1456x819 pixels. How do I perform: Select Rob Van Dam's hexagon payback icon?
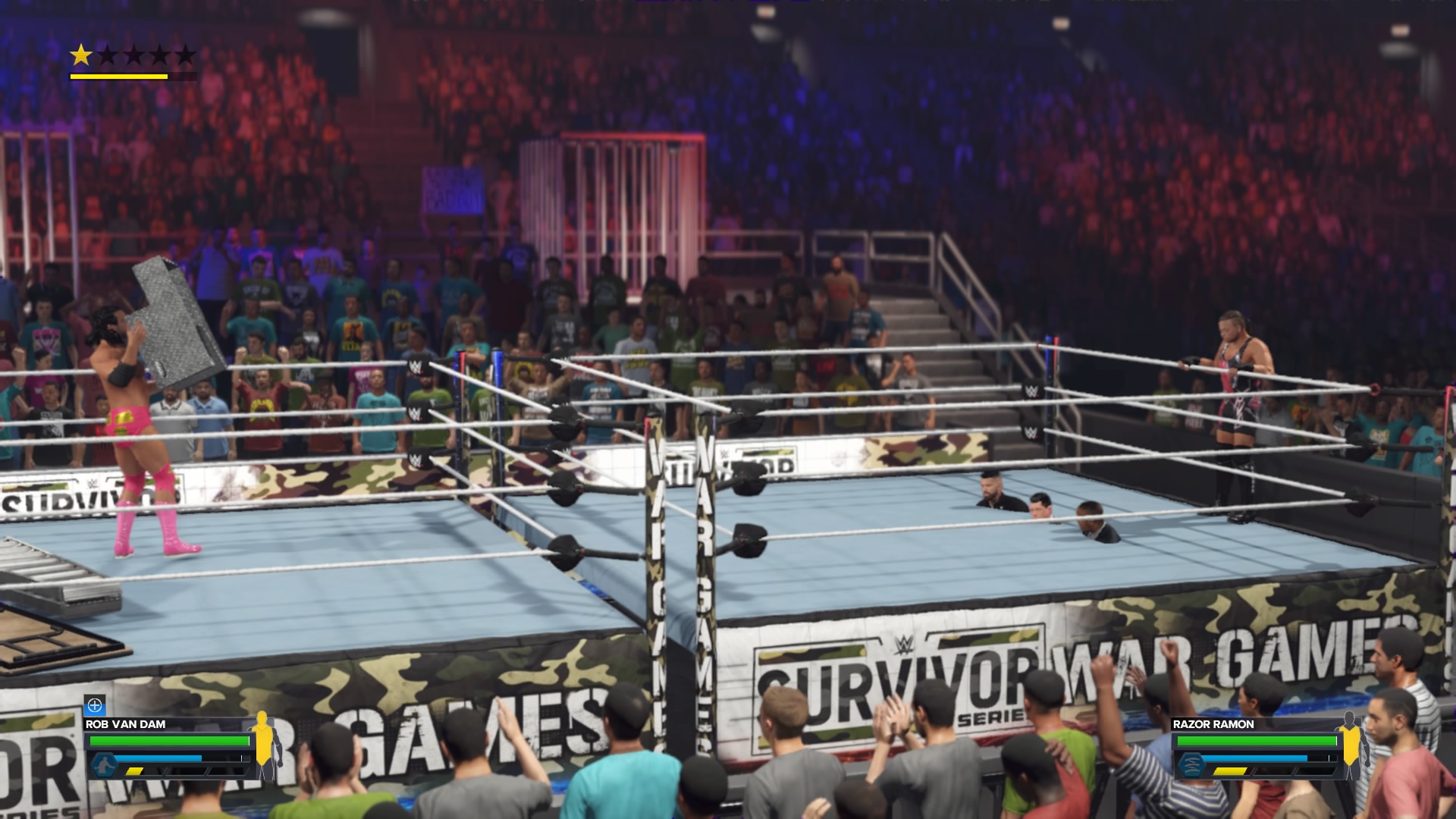(x=104, y=764)
